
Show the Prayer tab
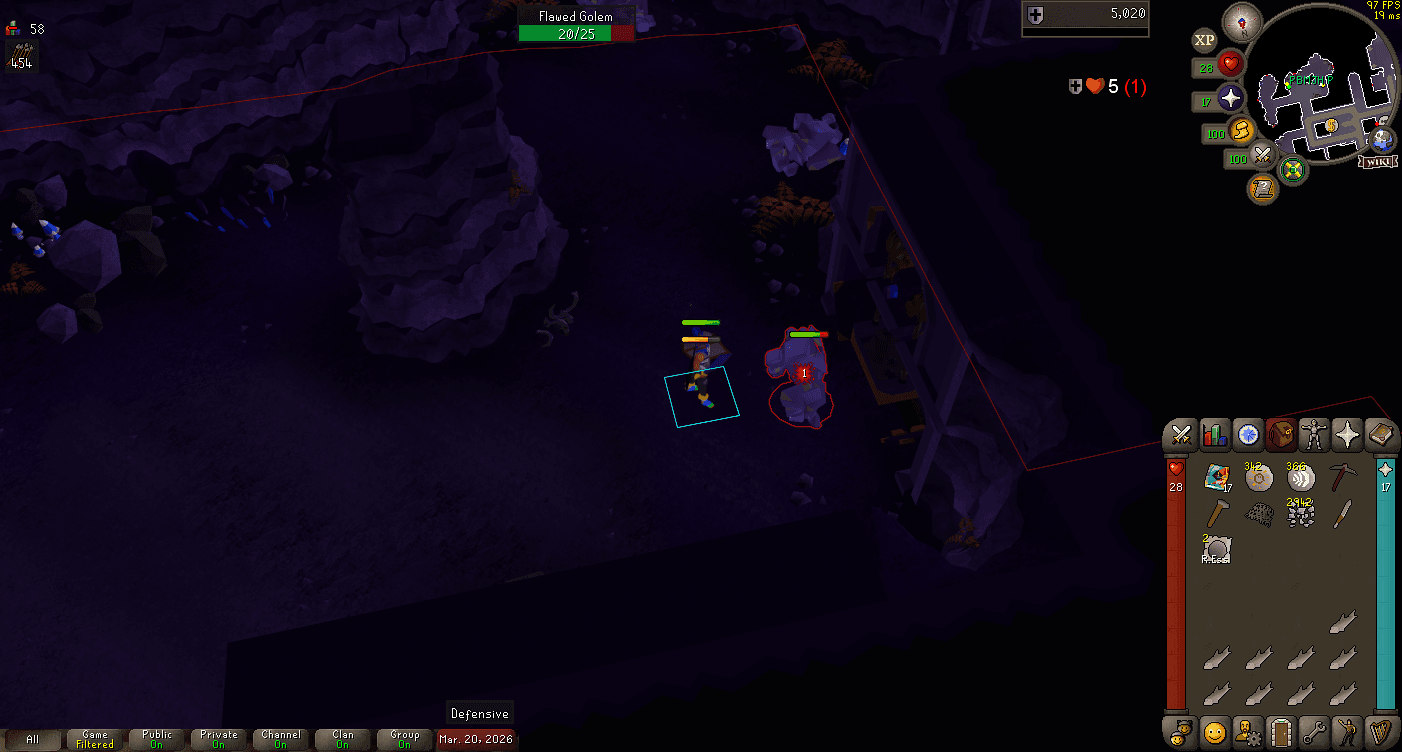click(1346, 434)
